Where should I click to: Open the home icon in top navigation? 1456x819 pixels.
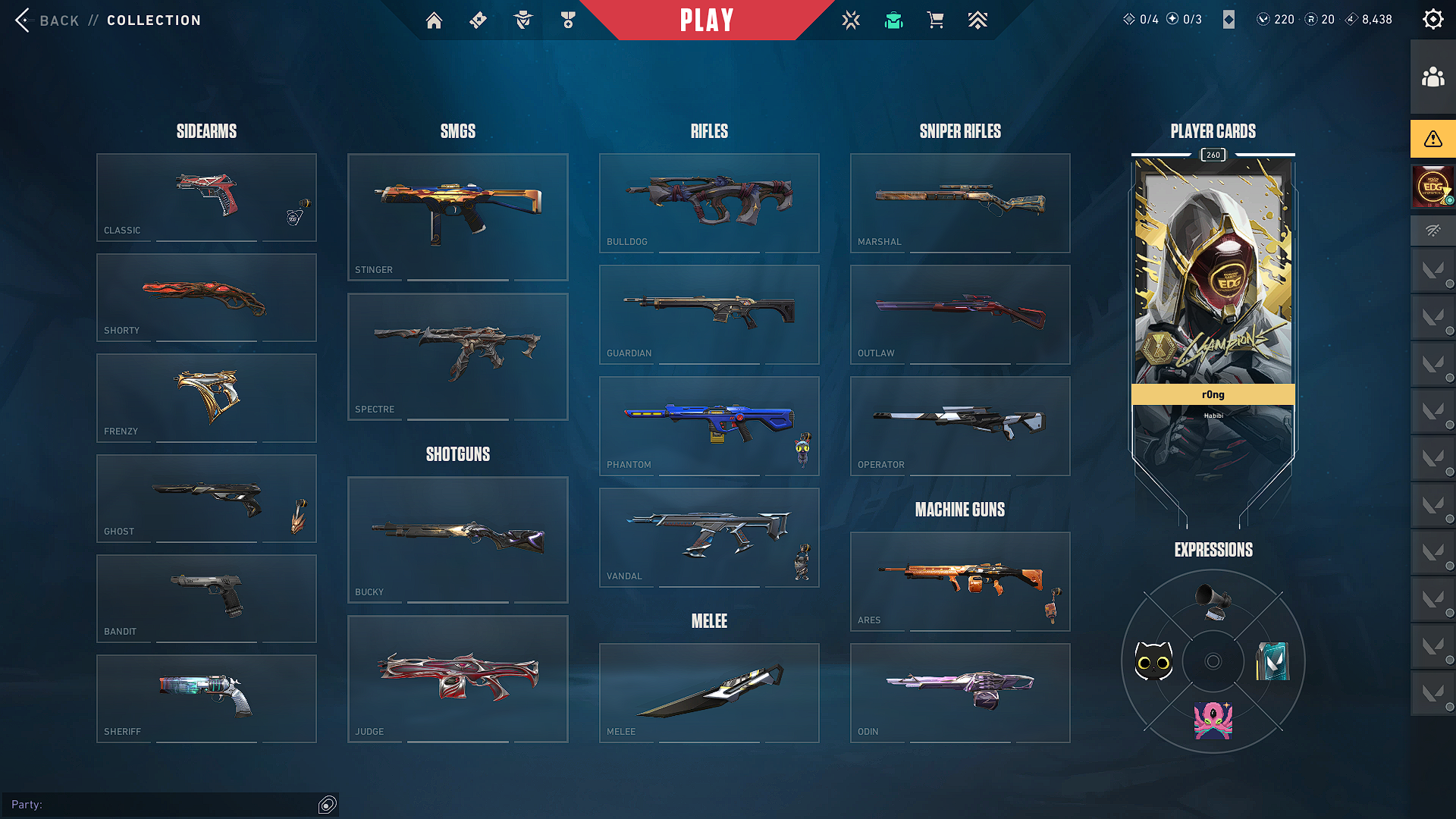(434, 20)
